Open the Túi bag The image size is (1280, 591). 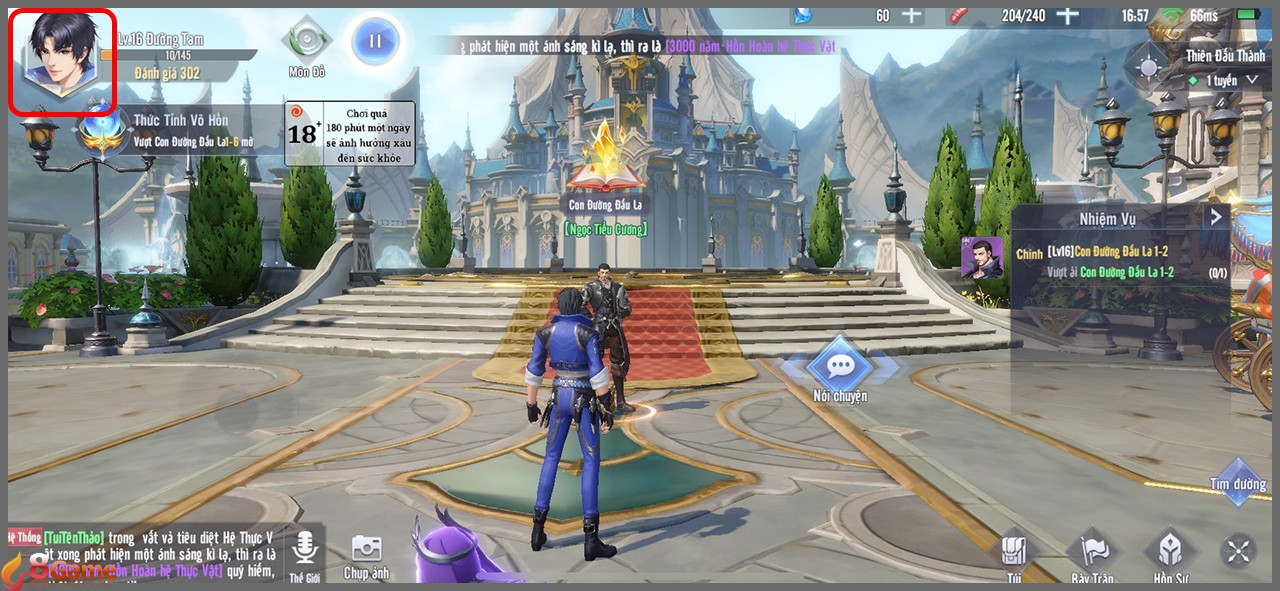click(1014, 553)
